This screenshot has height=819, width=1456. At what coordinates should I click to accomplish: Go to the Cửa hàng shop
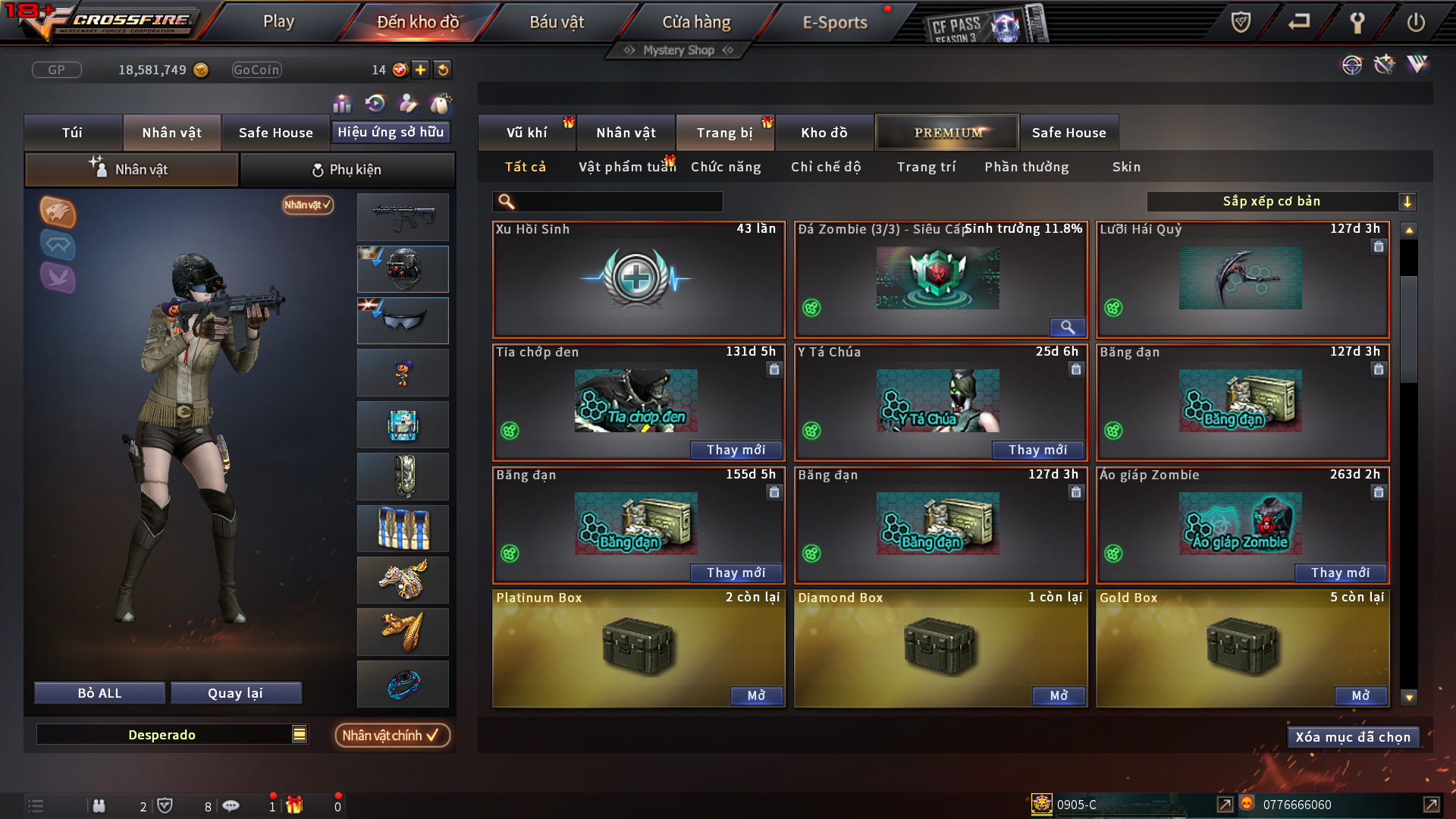click(x=696, y=22)
